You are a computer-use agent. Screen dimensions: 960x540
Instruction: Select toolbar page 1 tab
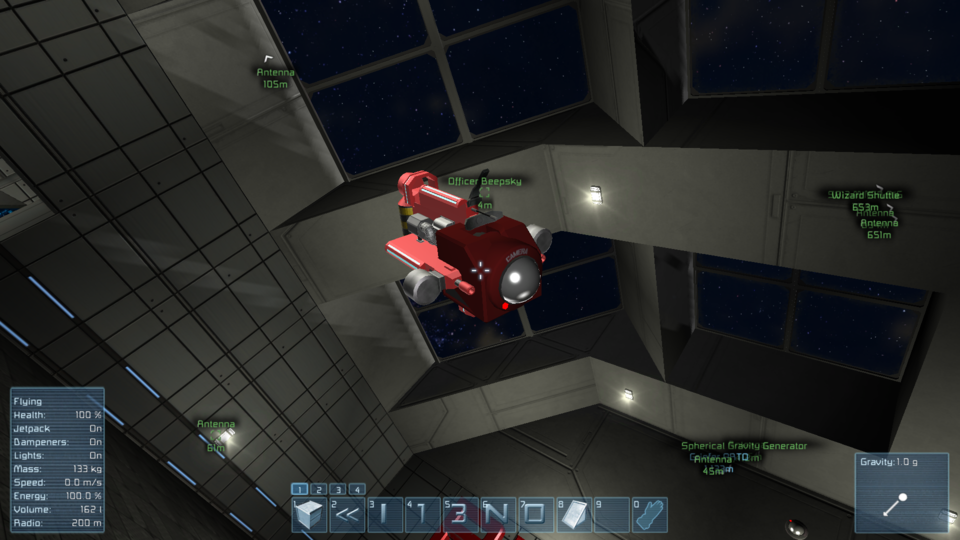click(299, 489)
